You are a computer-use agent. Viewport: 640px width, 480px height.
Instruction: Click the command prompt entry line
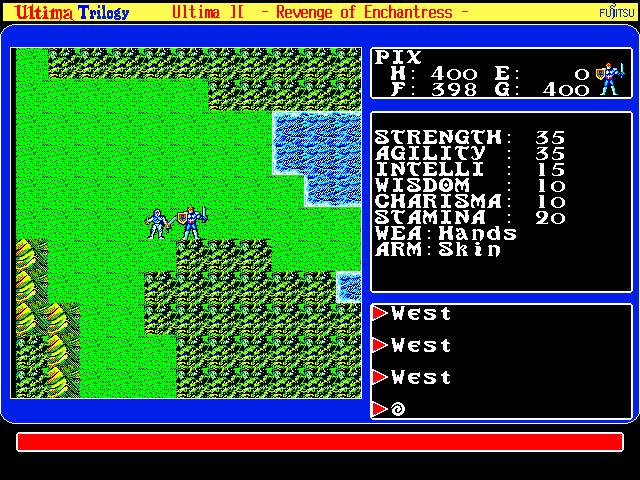point(500,408)
